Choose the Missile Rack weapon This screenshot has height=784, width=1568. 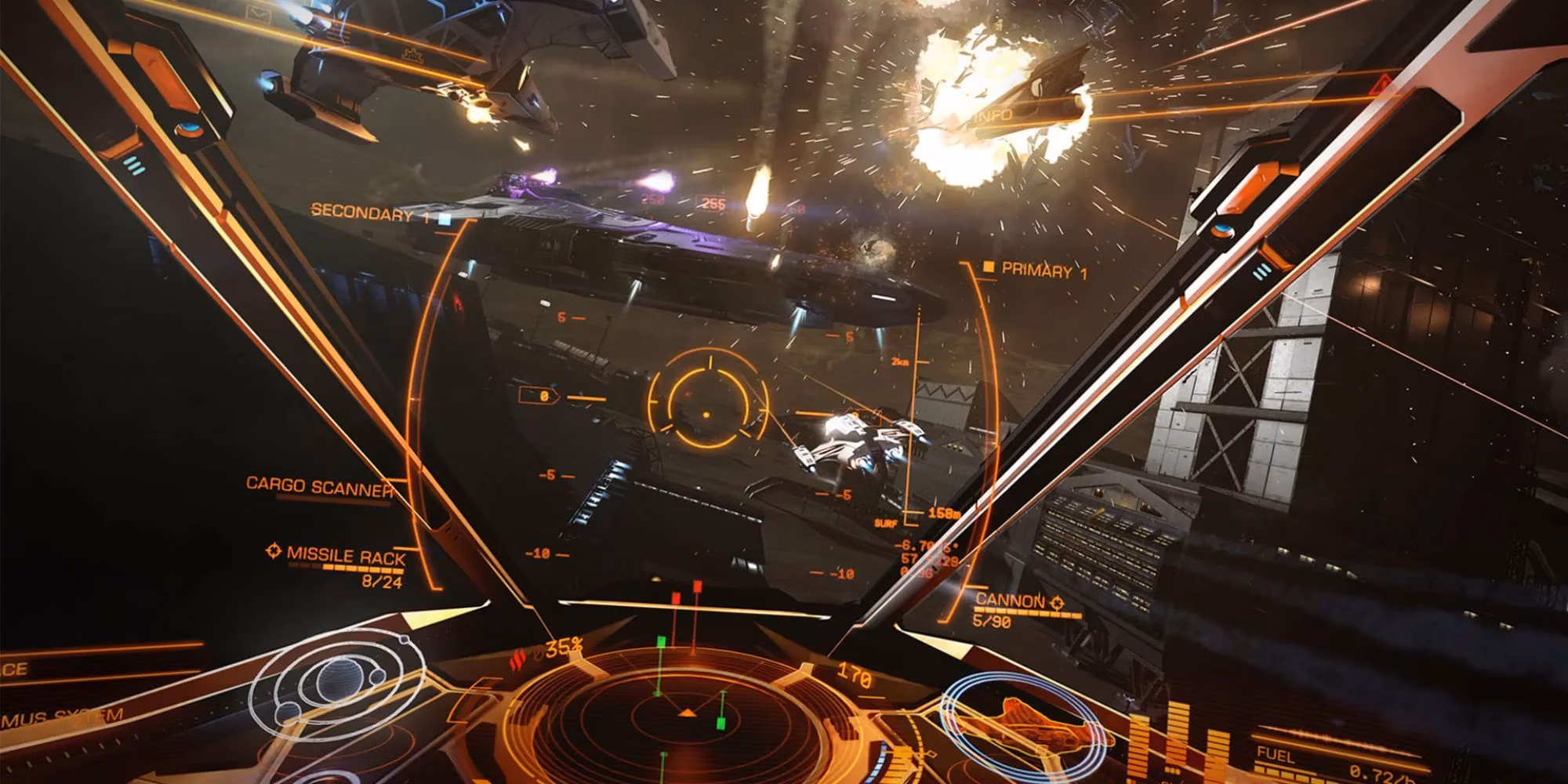346,555
